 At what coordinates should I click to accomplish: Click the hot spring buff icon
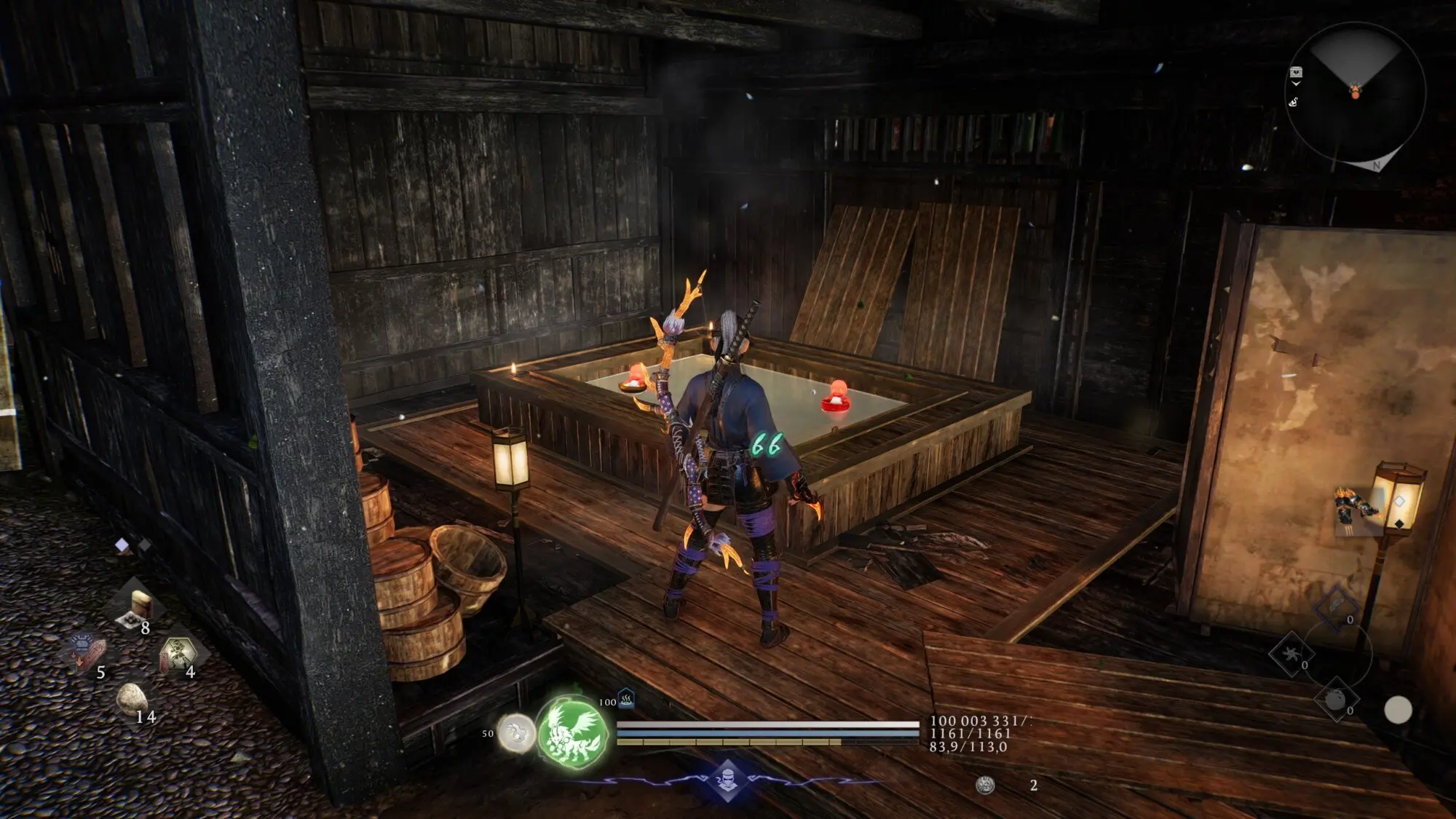click(x=626, y=700)
